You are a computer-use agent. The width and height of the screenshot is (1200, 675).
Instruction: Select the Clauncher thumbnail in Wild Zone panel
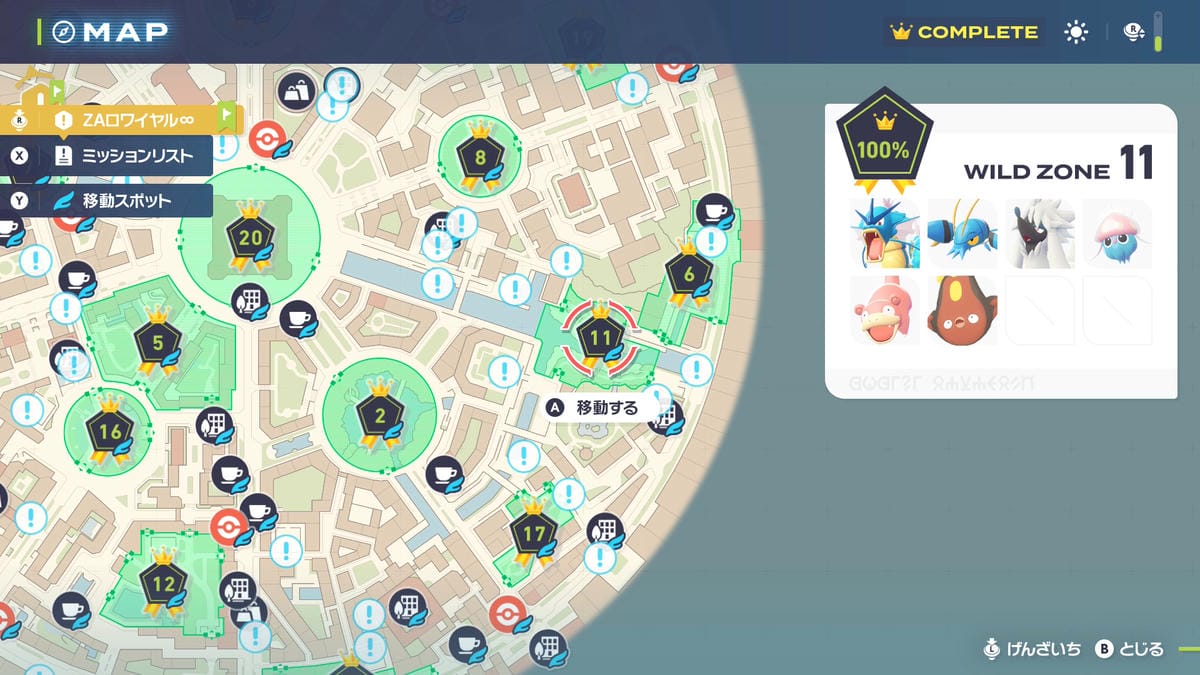962,234
